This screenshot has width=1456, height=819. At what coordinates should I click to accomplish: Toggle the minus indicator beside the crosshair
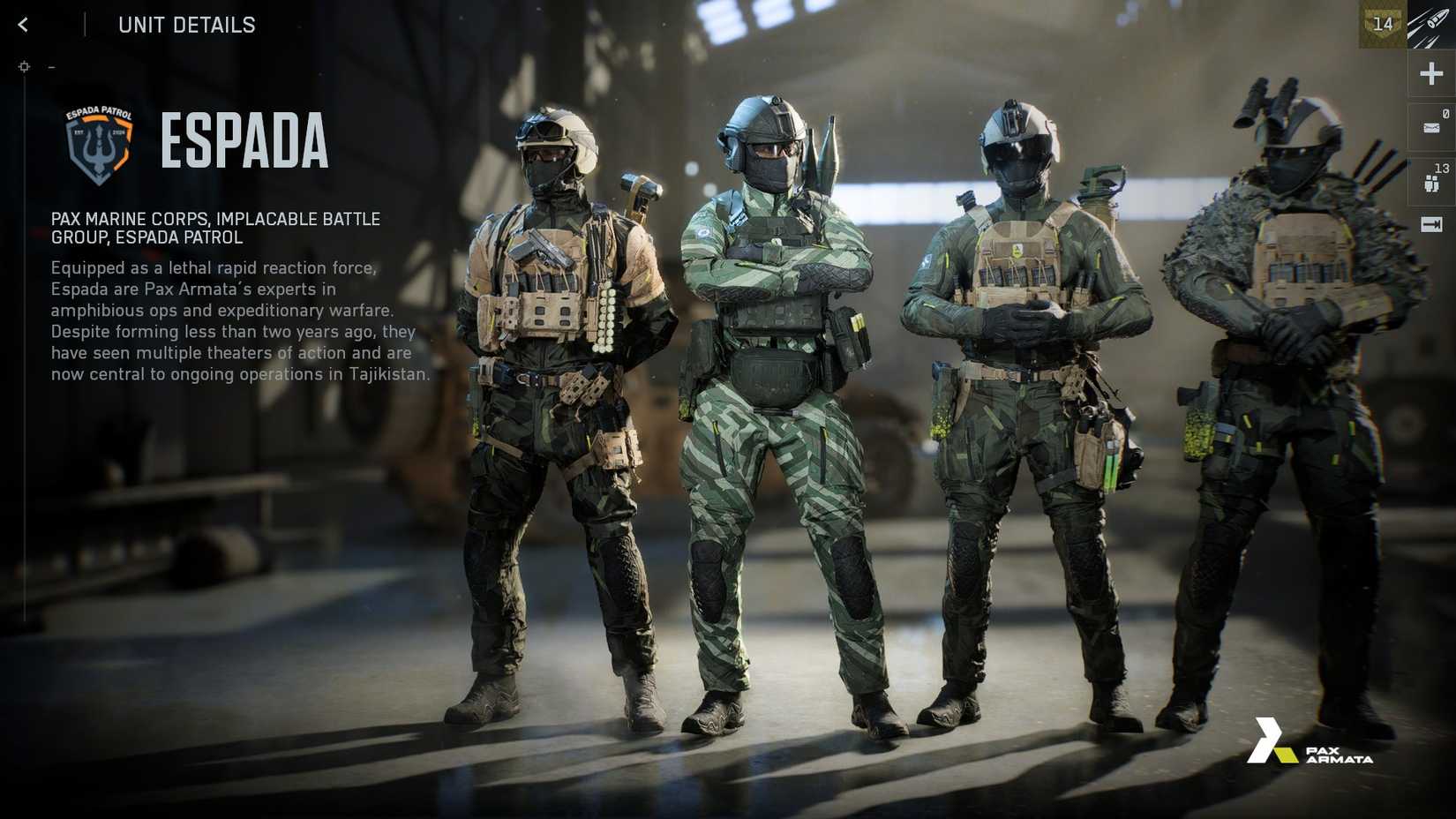[x=51, y=66]
